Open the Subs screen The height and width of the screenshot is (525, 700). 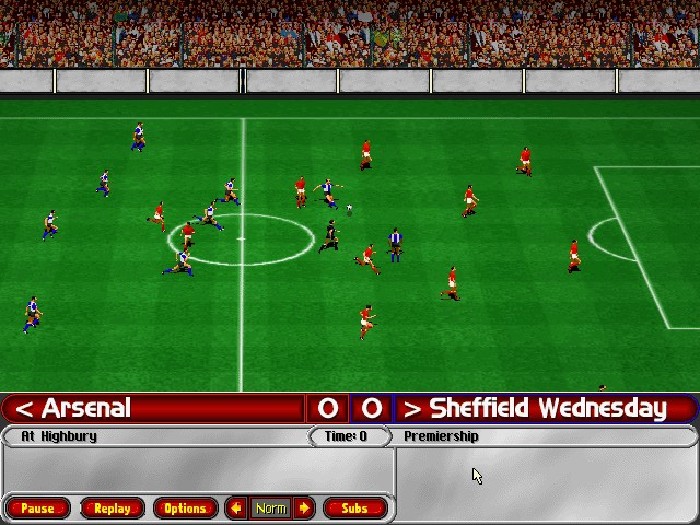coord(355,508)
